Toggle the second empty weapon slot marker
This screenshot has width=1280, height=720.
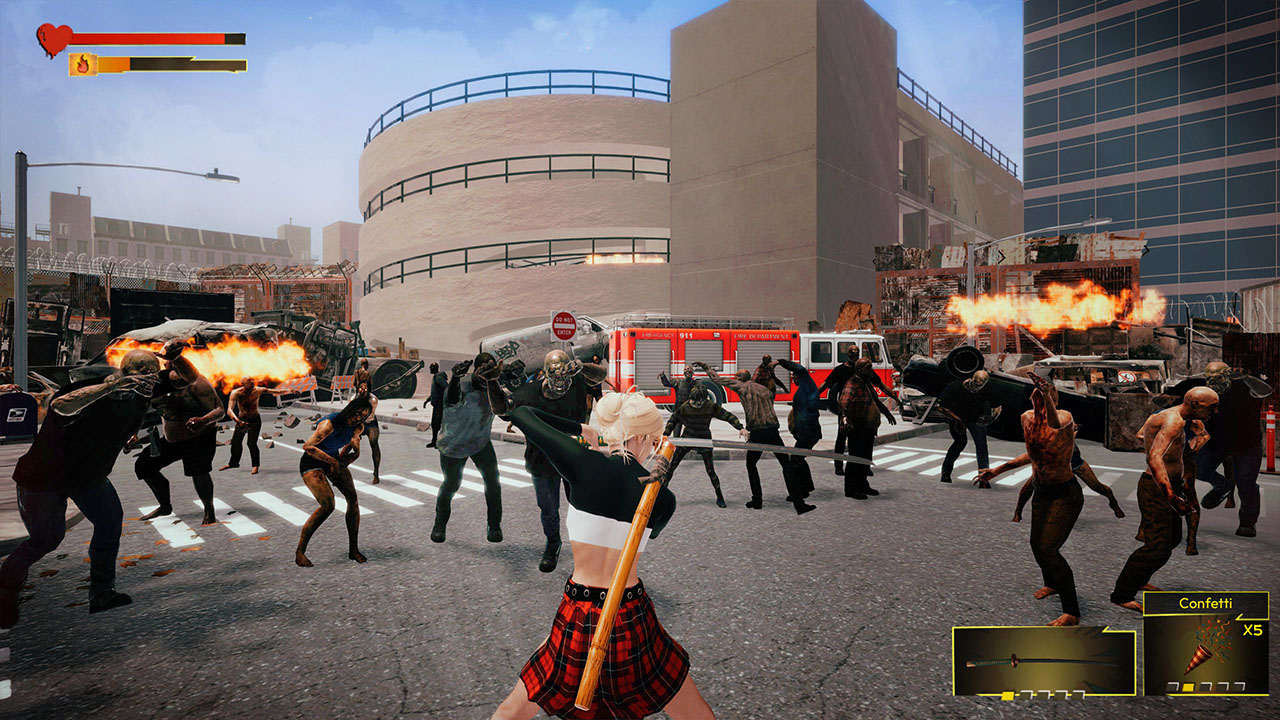(x=1046, y=693)
